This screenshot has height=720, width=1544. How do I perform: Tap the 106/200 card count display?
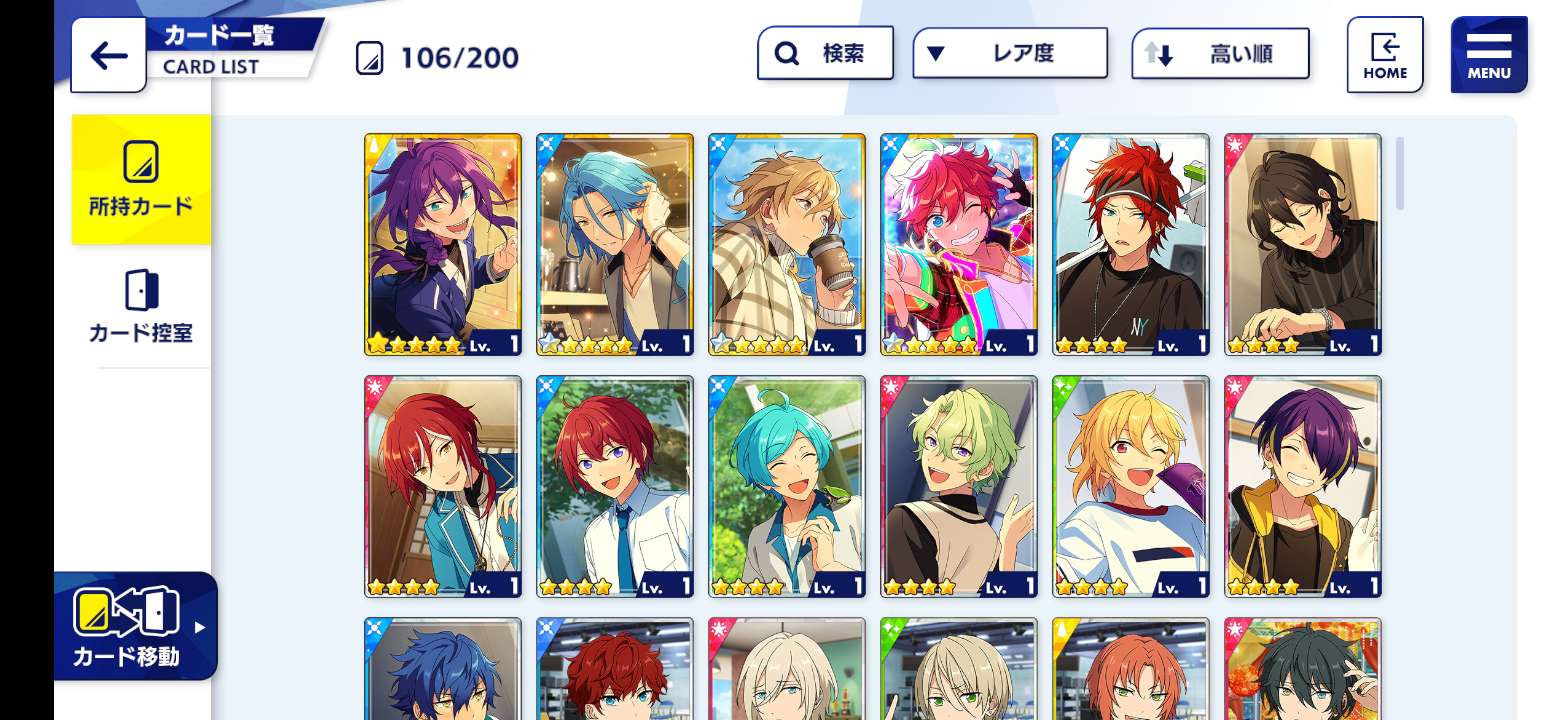458,57
